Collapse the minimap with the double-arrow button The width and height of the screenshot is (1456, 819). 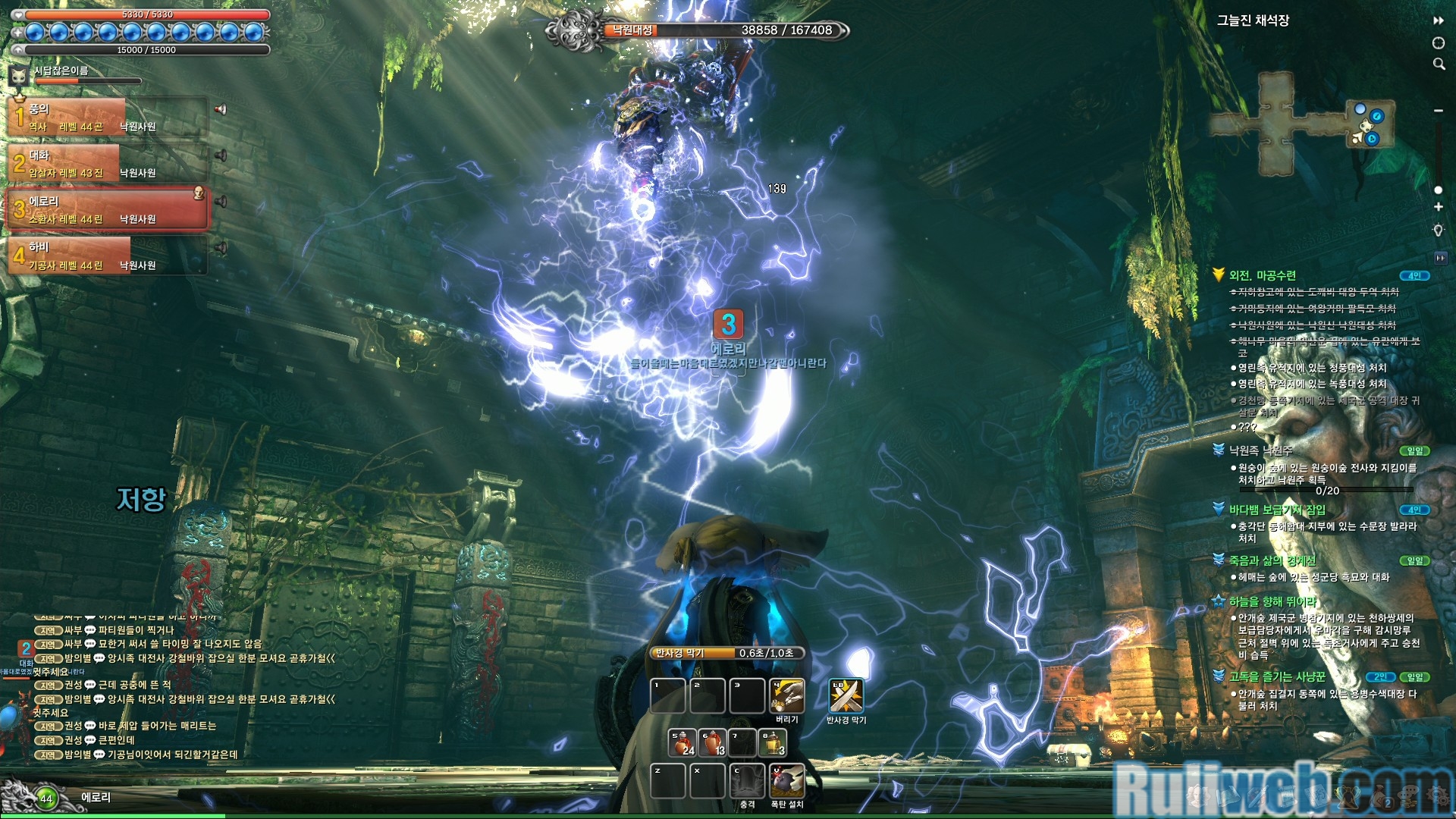tap(1439, 20)
